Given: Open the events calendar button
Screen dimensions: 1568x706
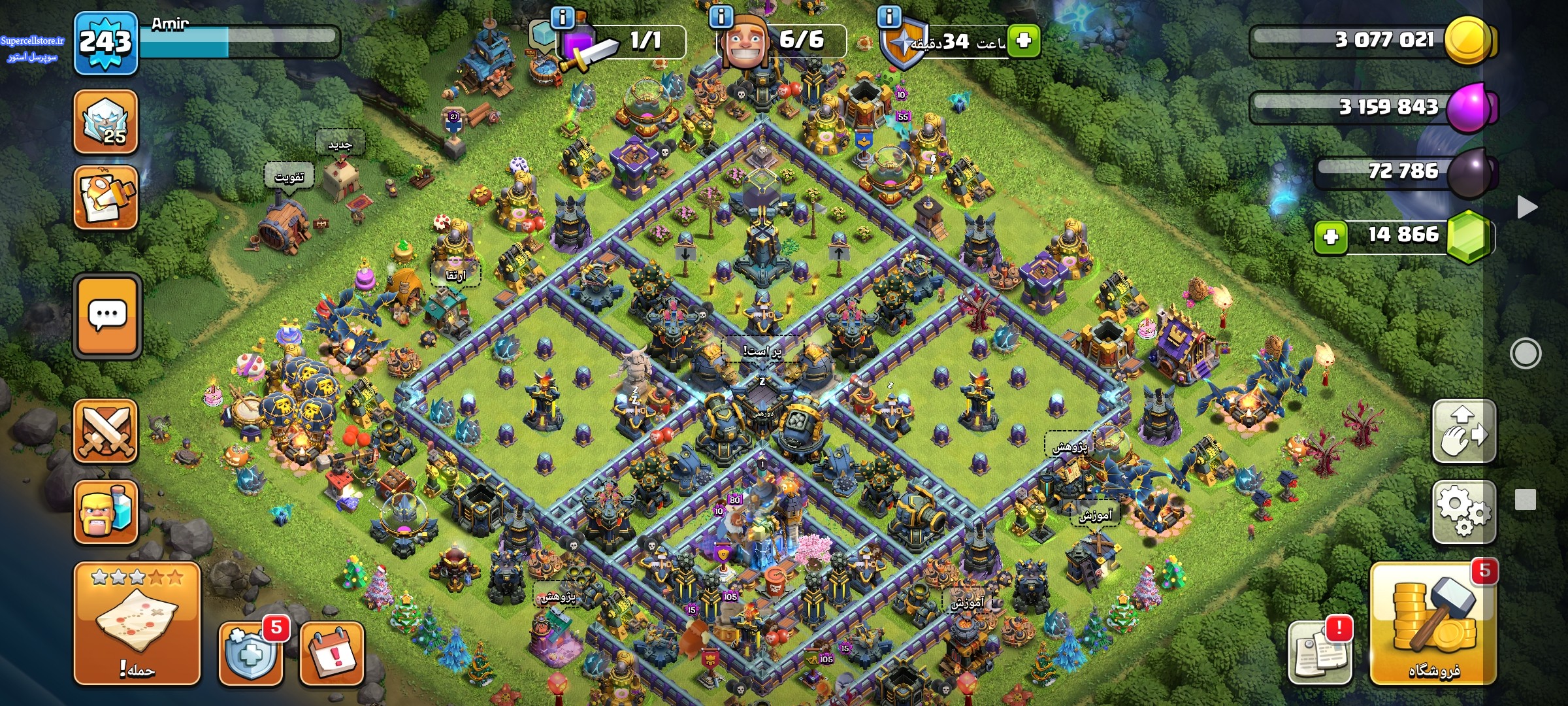Looking at the screenshot, I should coord(331,653).
